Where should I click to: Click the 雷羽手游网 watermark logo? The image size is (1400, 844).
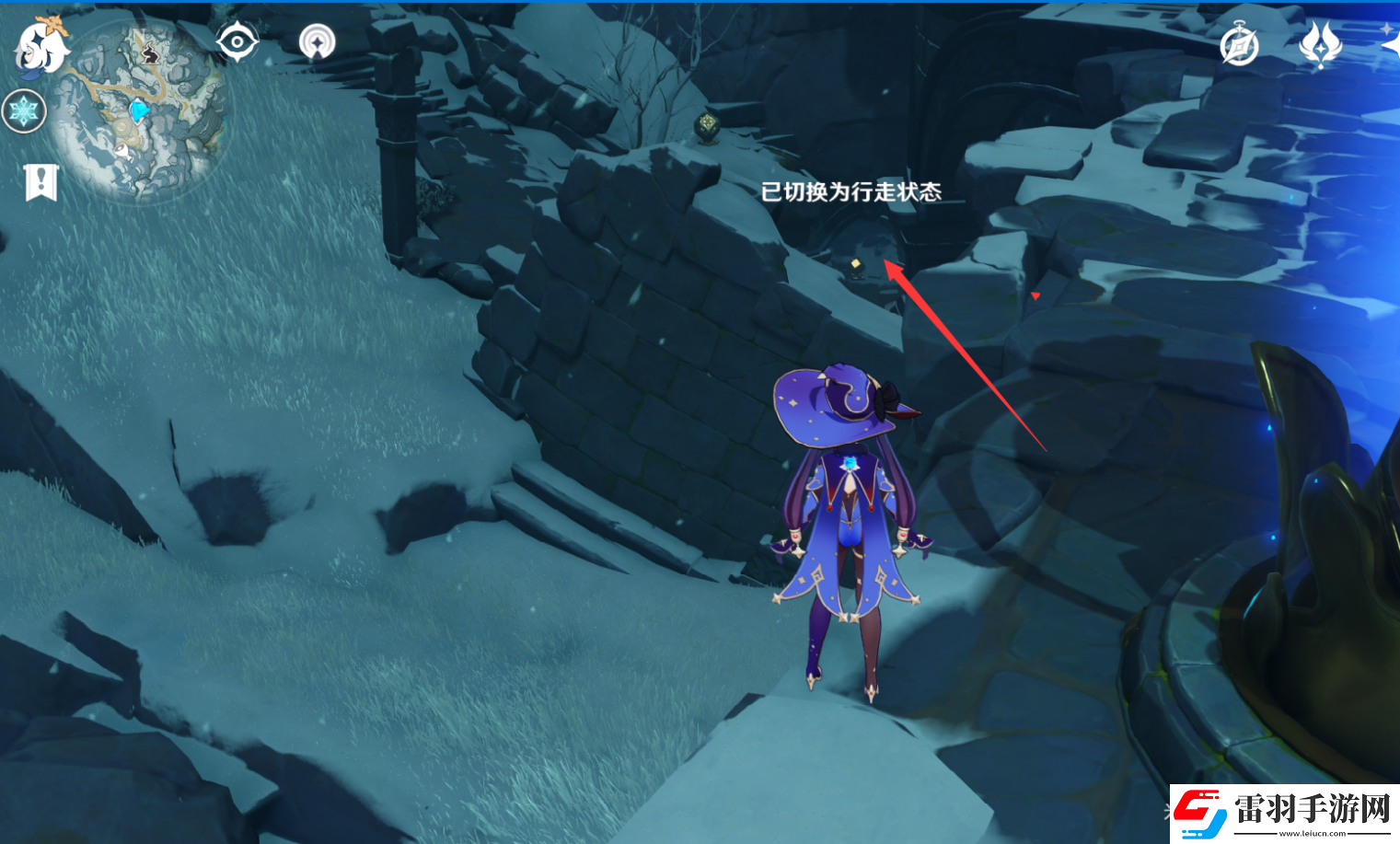click(x=1284, y=813)
